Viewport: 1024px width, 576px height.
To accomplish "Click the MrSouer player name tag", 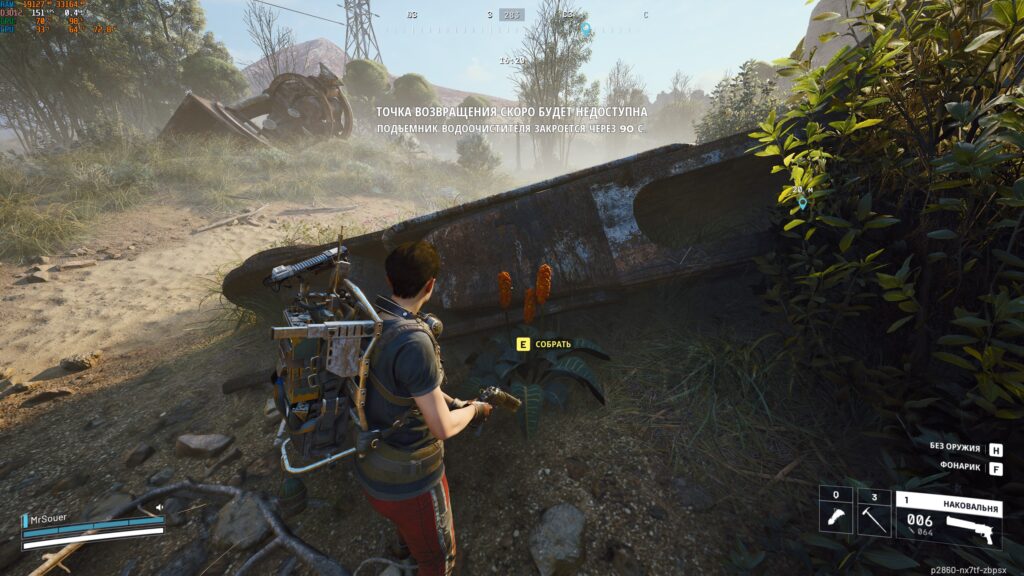I will [50, 520].
